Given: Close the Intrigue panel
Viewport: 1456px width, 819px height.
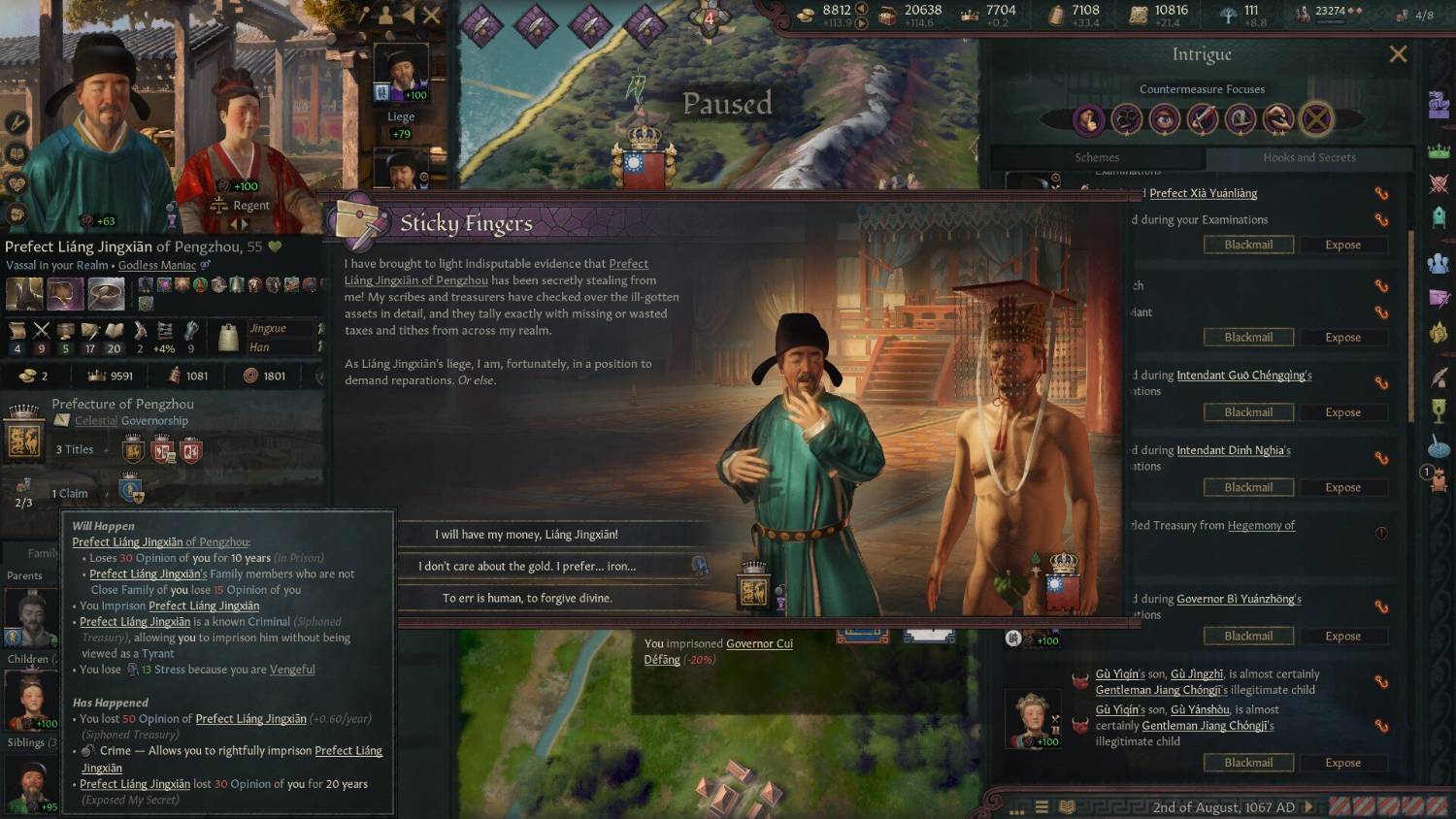Looking at the screenshot, I should (1398, 54).
